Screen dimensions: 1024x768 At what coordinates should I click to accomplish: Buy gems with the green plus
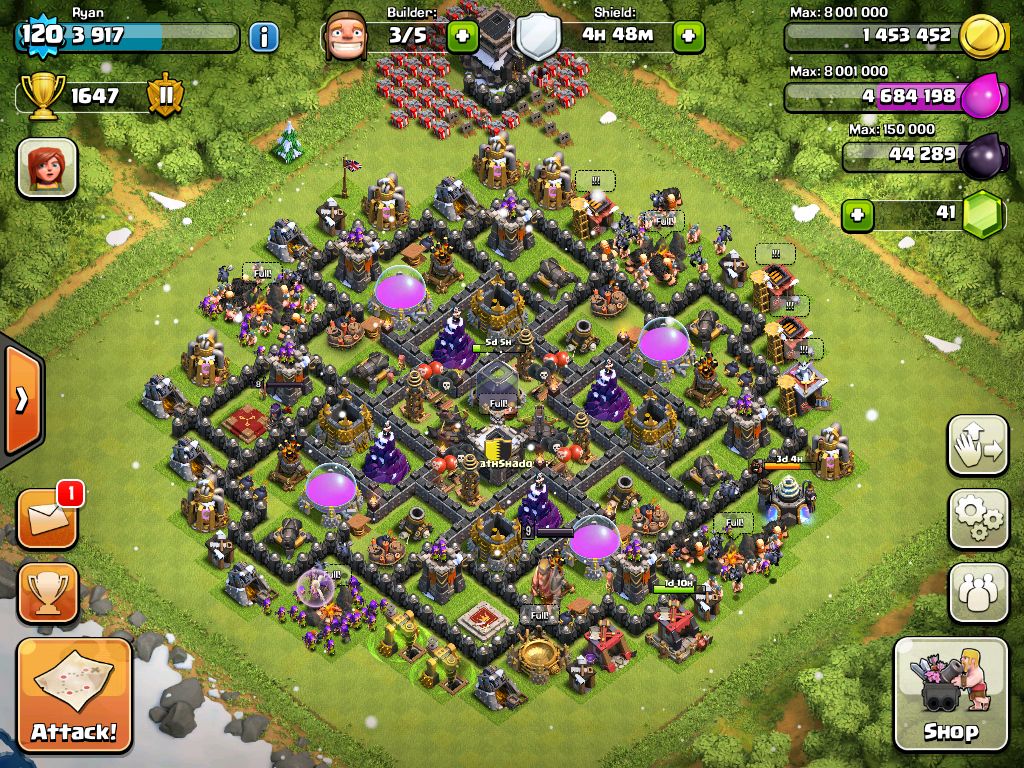click(x=855, y=213)
